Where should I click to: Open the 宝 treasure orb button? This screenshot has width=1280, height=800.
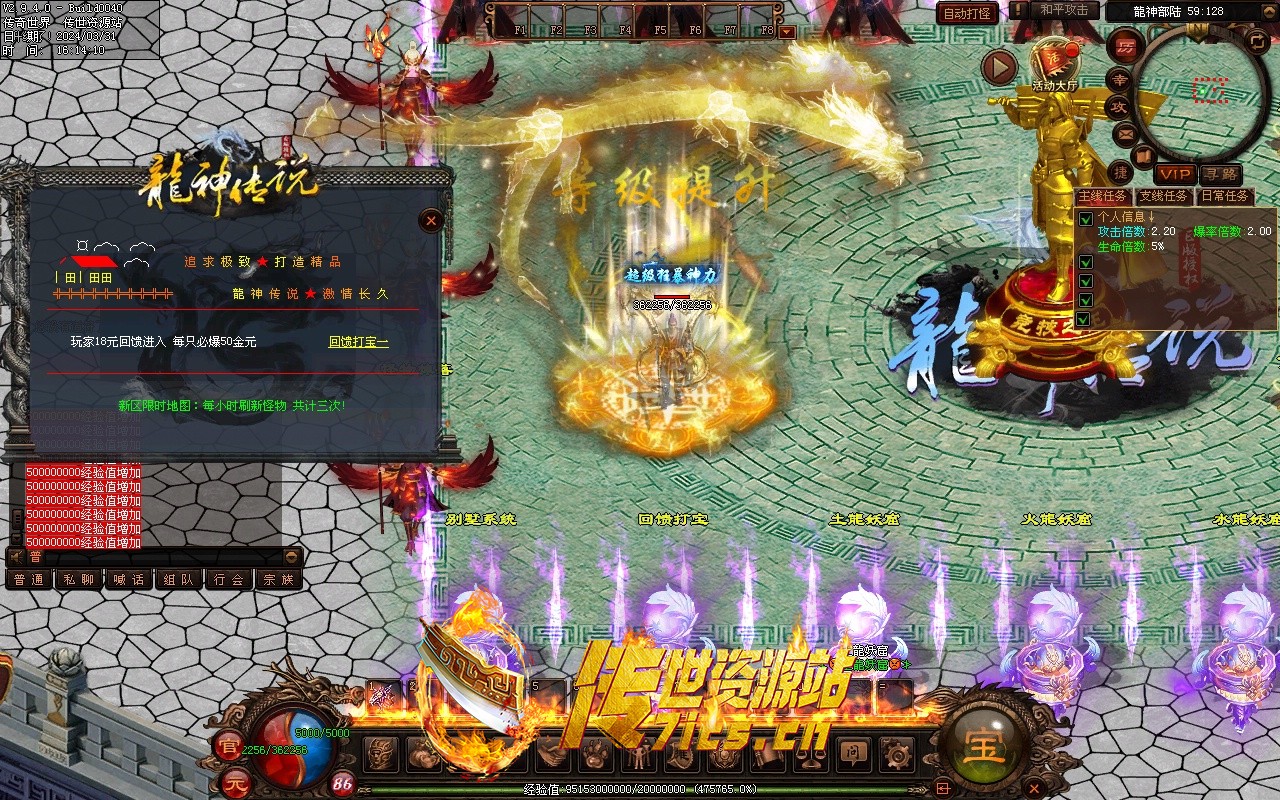(x=983, y=745)
